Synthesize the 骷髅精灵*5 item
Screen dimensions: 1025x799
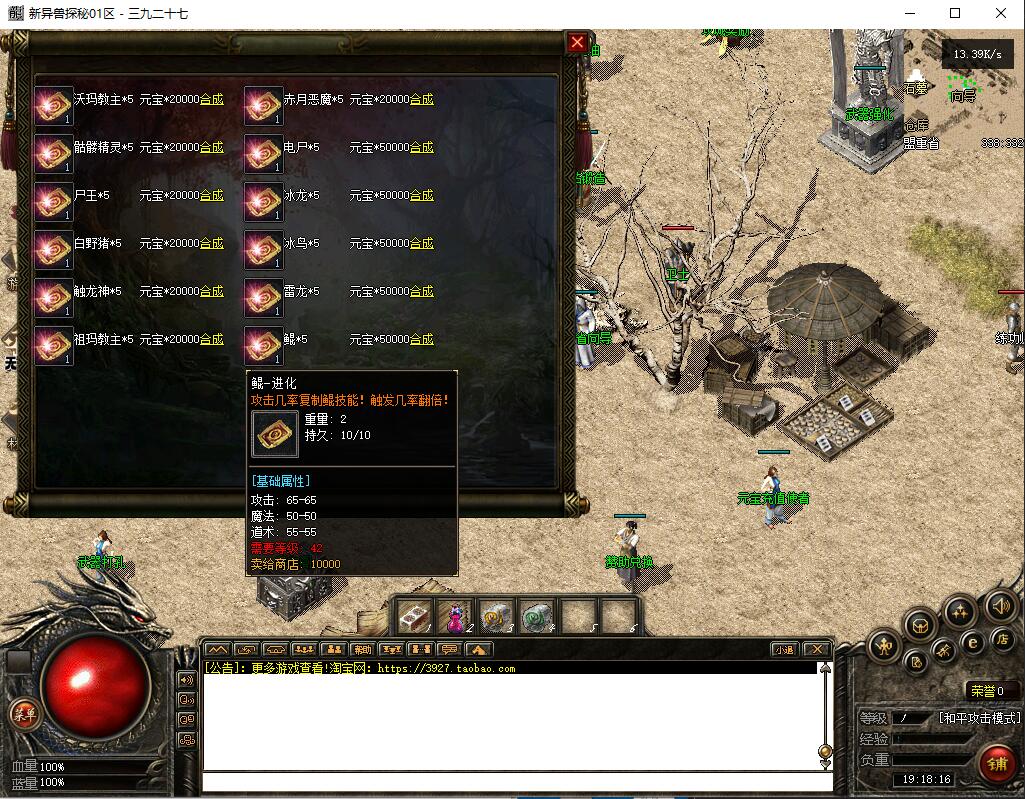tap(211, 148)
